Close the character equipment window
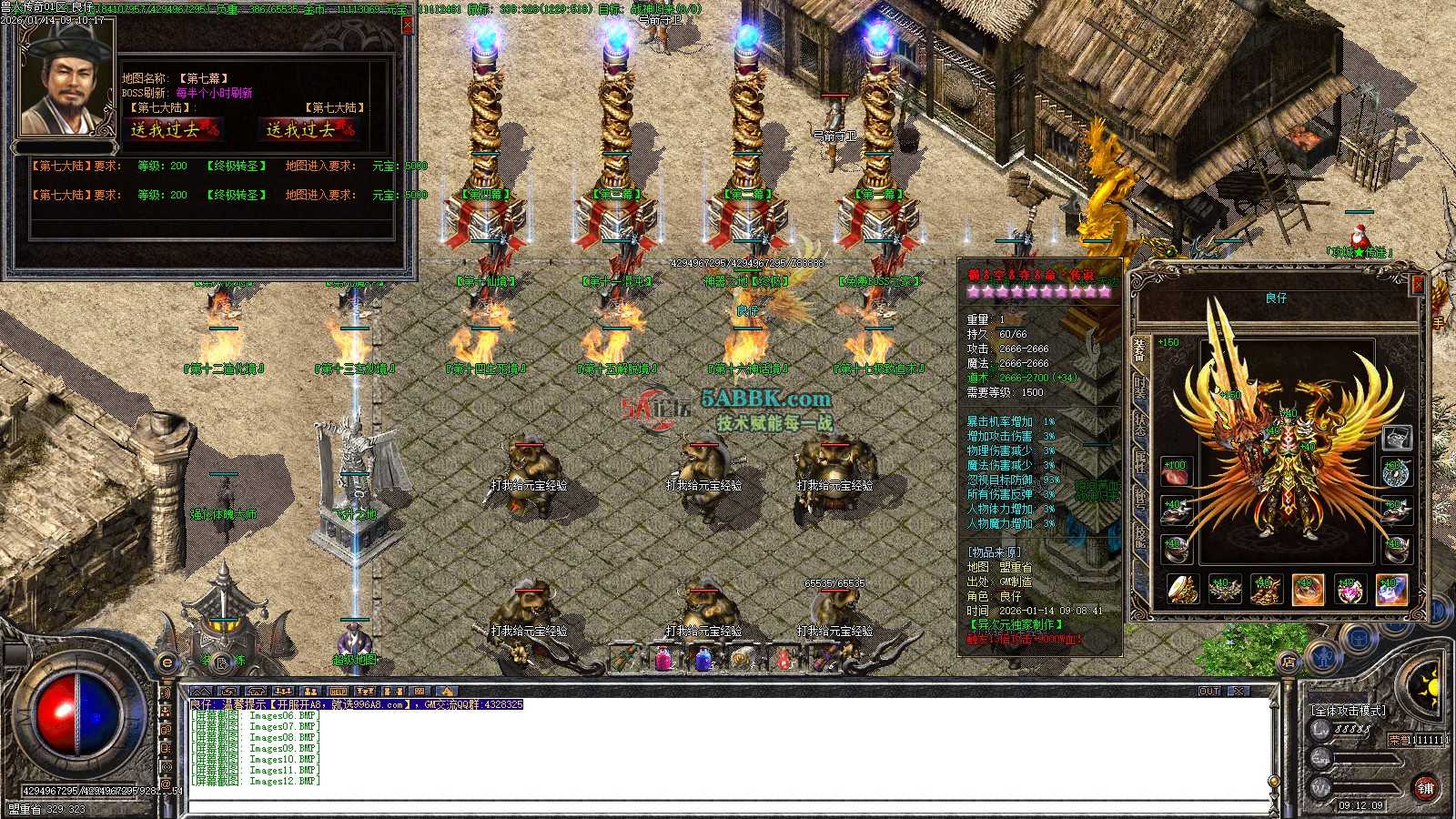Viewport: 1456px width, 819px height. point(1417,285)
